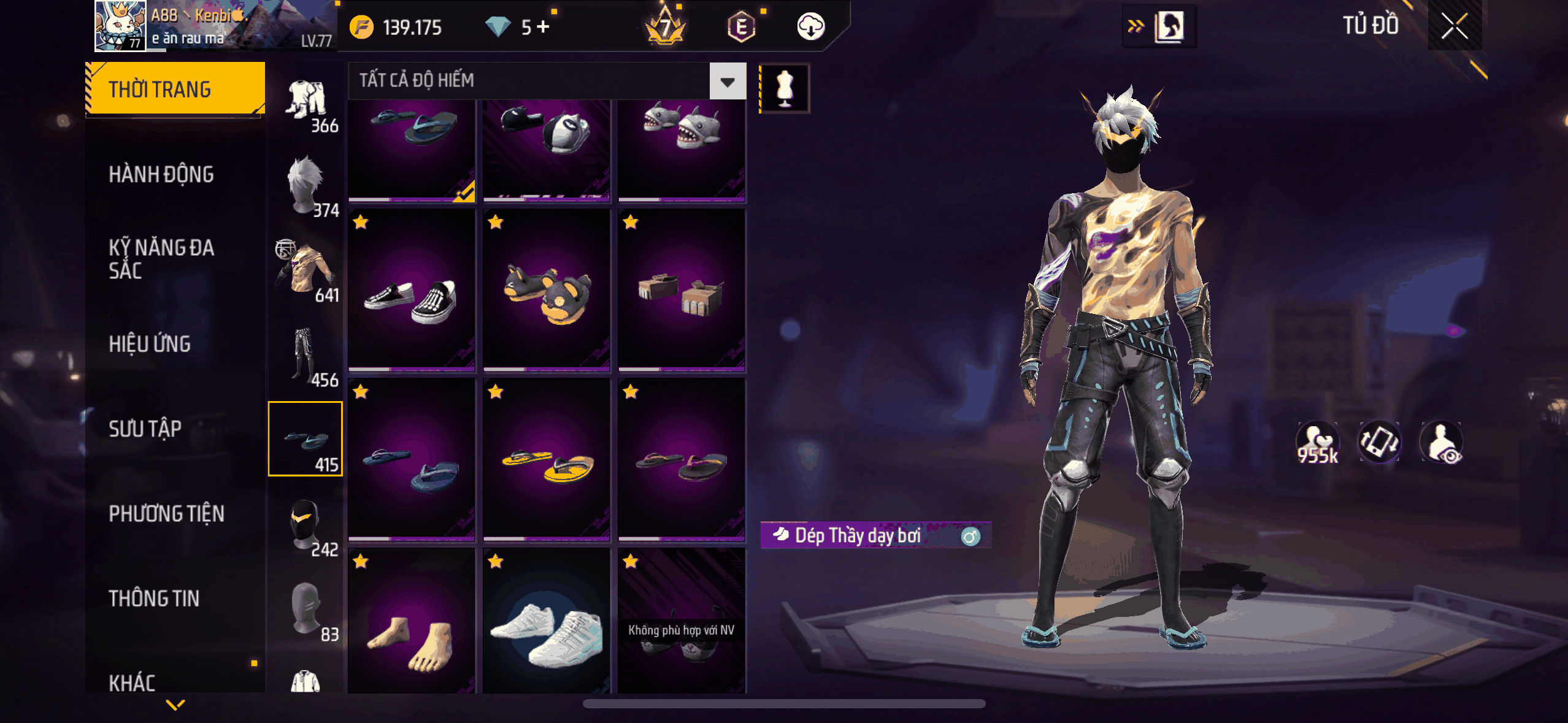Select the pants category with 456 items

point(306,355)
